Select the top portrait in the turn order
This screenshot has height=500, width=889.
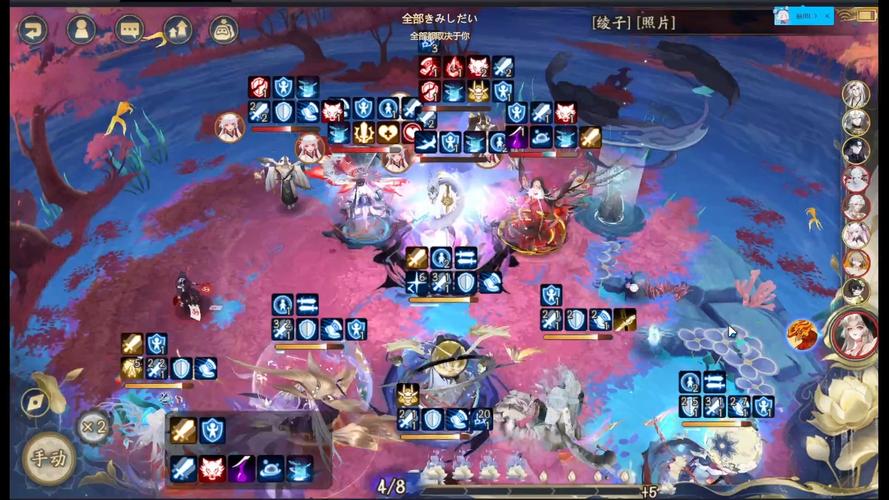(x=855, y=93)
